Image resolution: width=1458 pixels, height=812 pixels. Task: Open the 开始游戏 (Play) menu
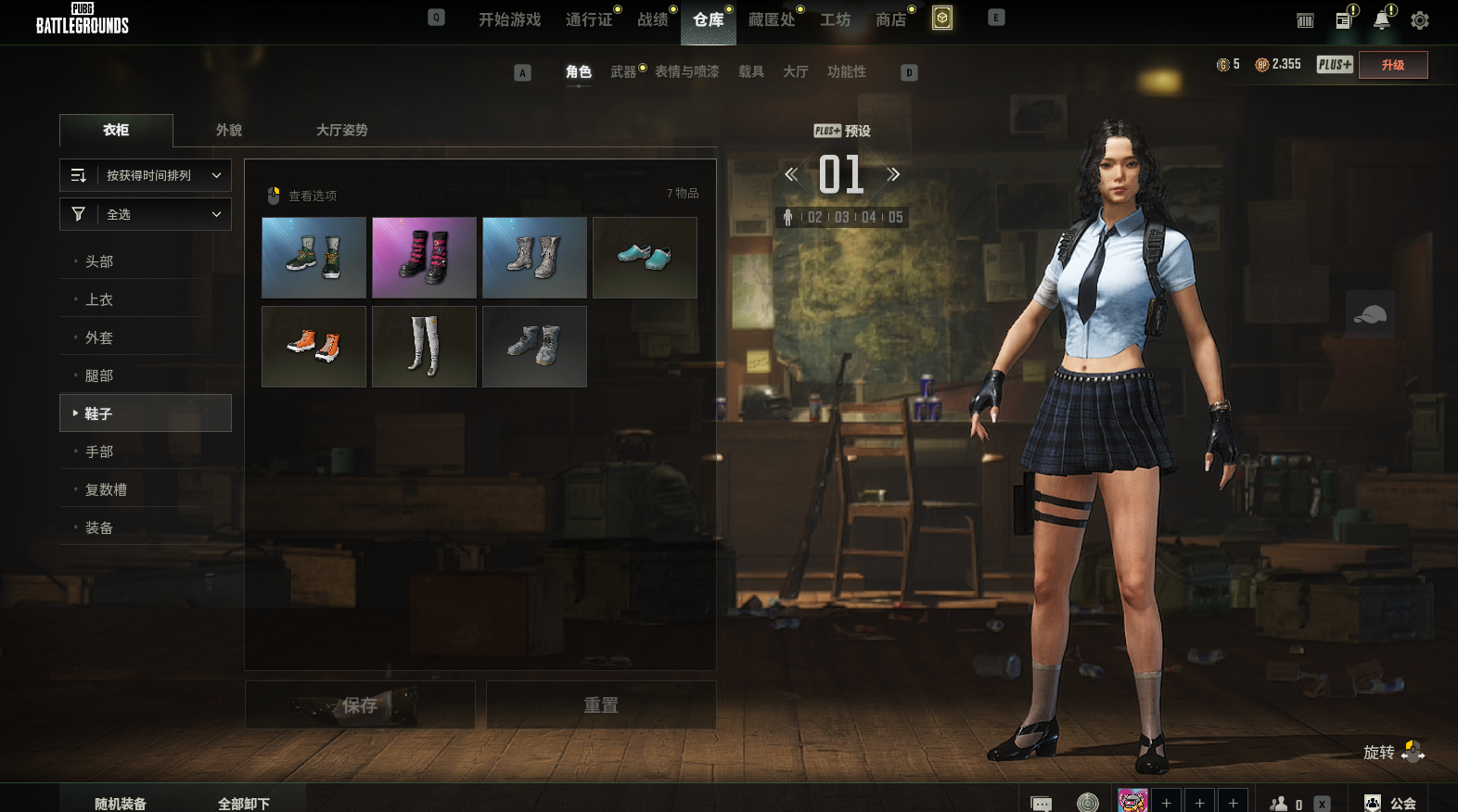point(509,19)
